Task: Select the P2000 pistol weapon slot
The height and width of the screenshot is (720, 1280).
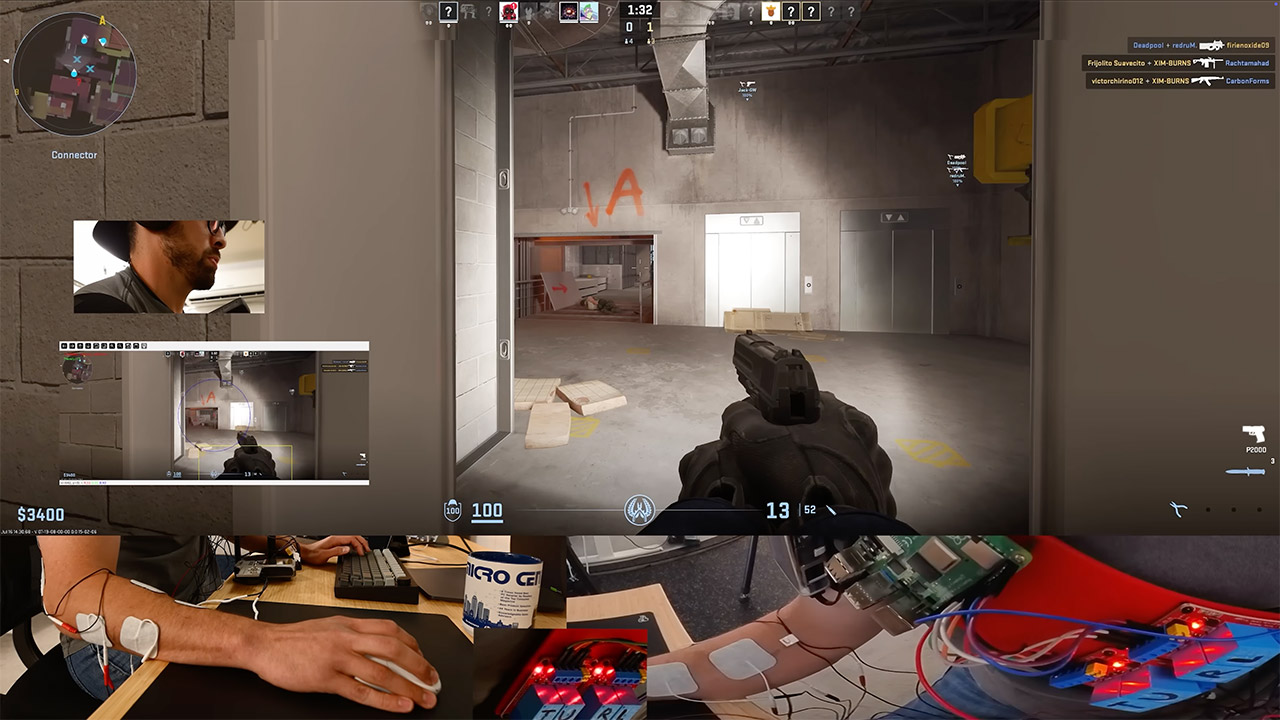Action: tap(1254, 436)
